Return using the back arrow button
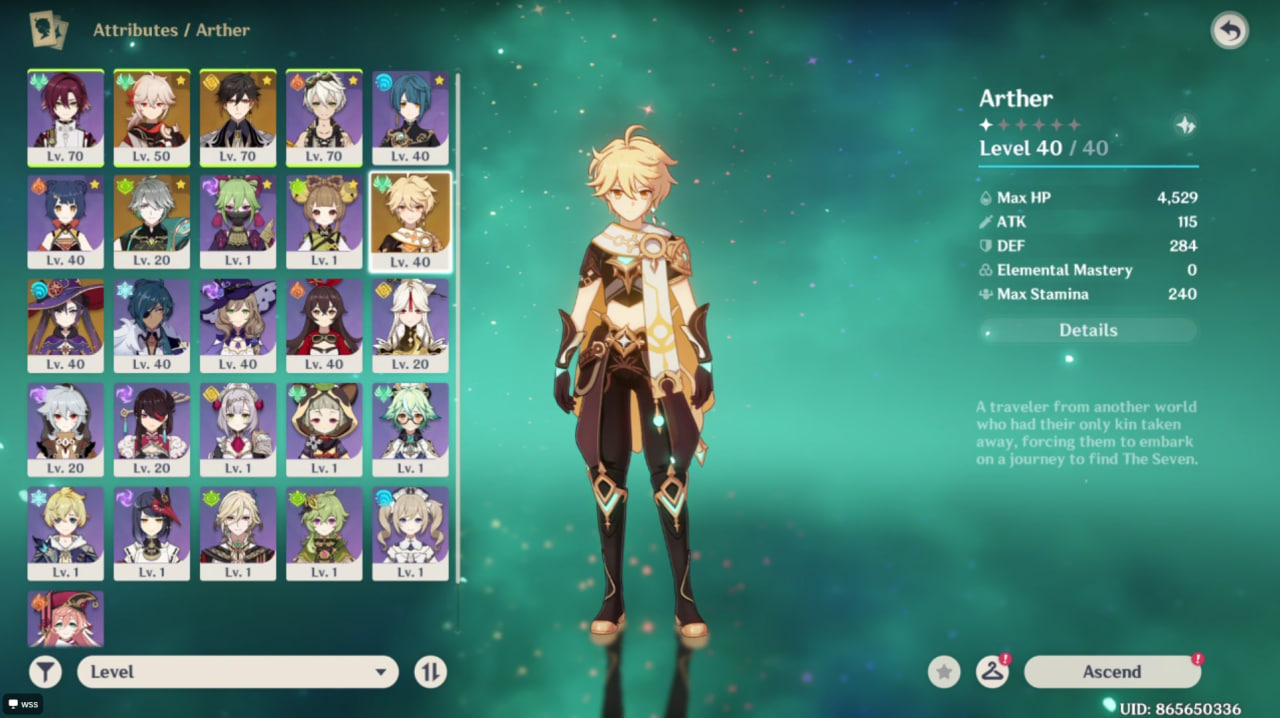This screenshot has height=718, width=1280. [1229, 31]
